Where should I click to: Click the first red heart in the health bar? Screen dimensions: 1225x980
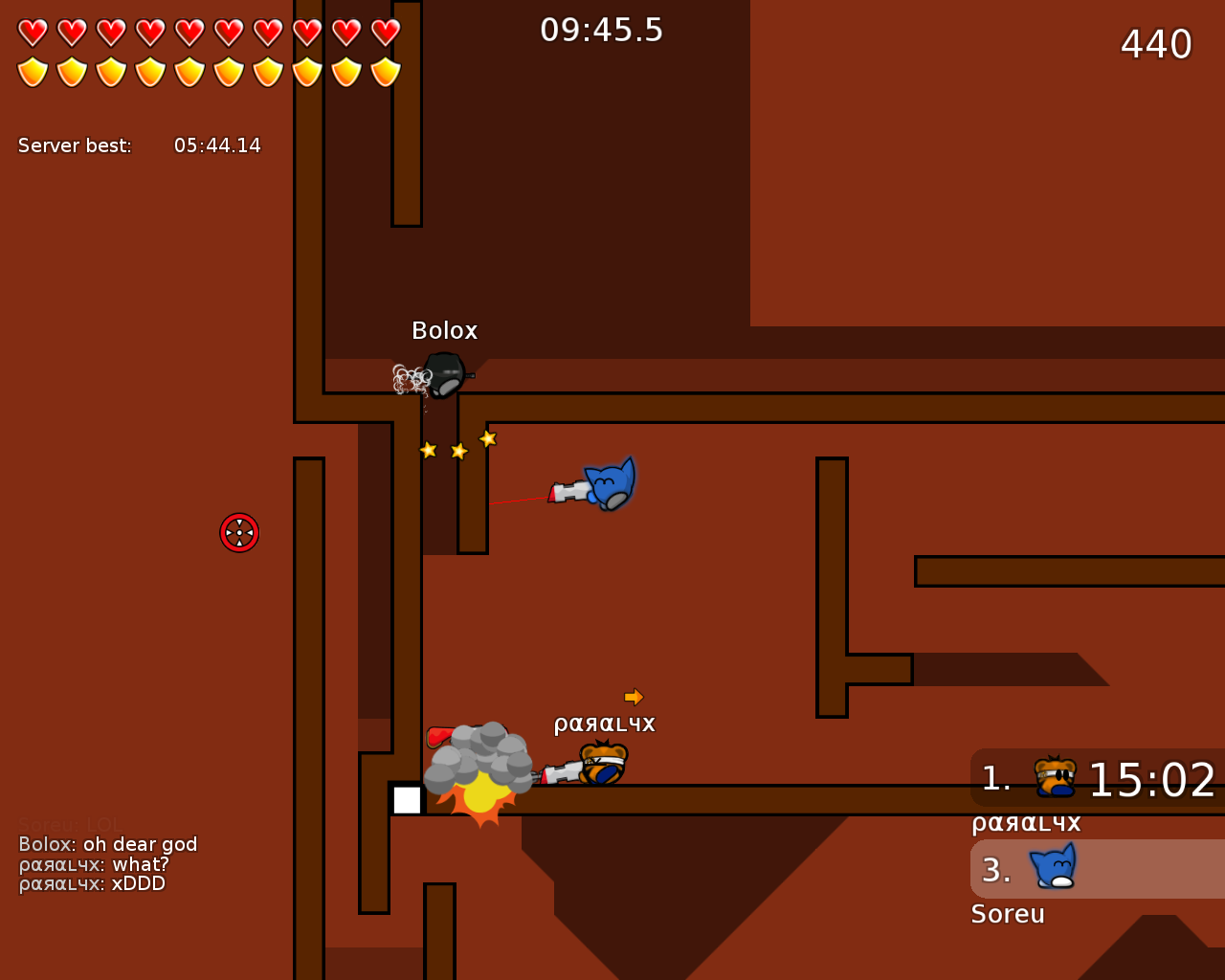pos(31,30)
